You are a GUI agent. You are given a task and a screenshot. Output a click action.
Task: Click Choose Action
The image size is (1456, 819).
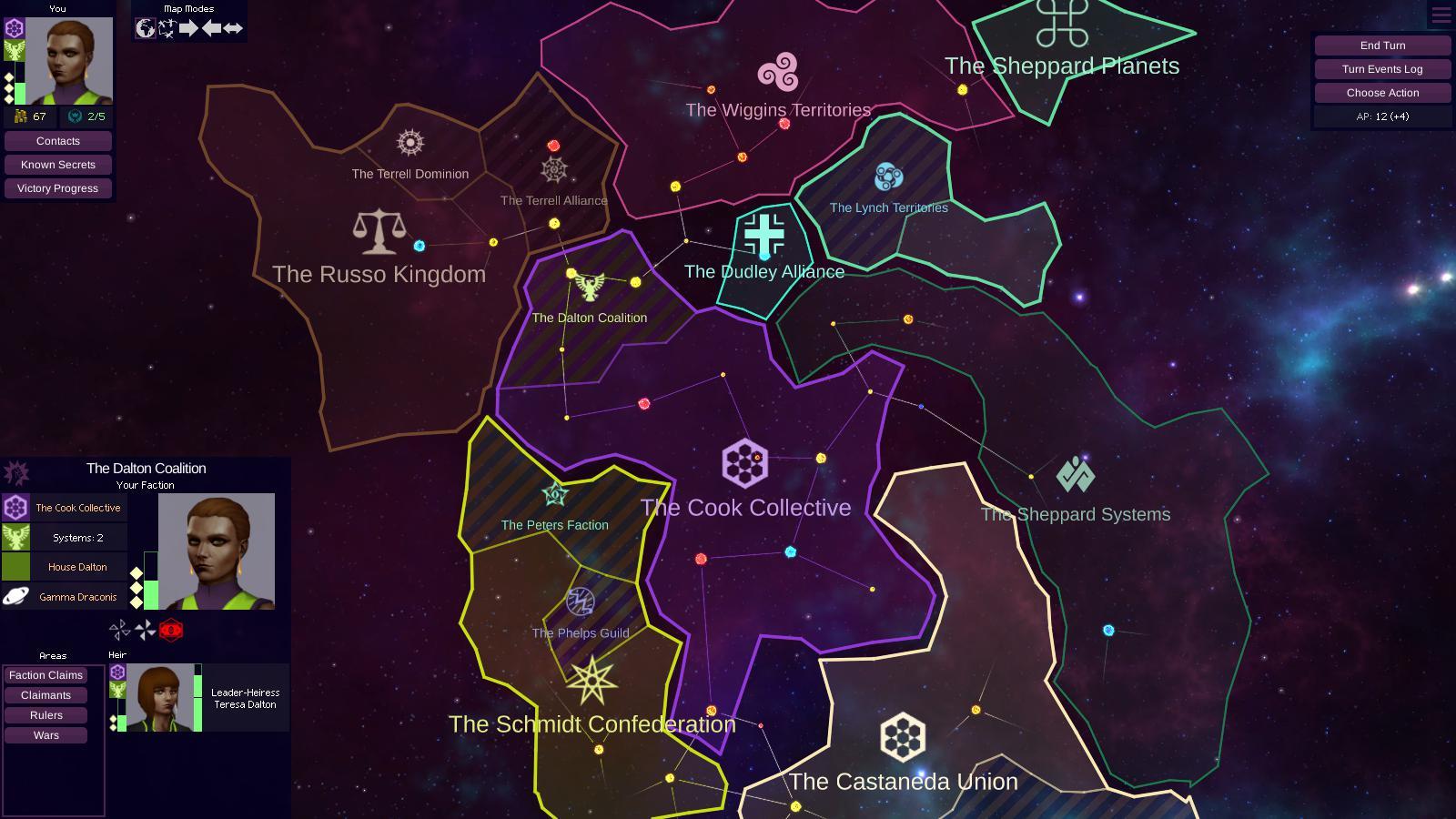click(1382, 92)
